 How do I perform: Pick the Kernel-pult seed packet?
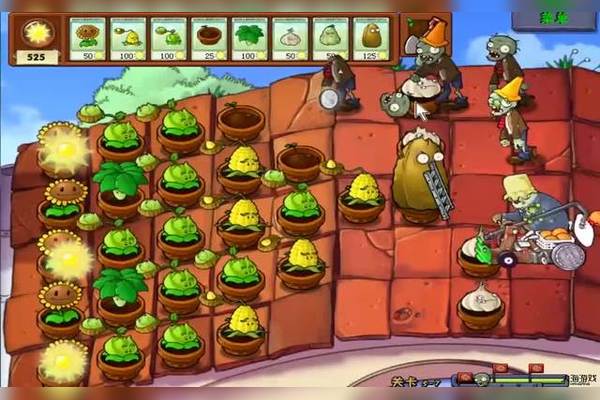128,38
